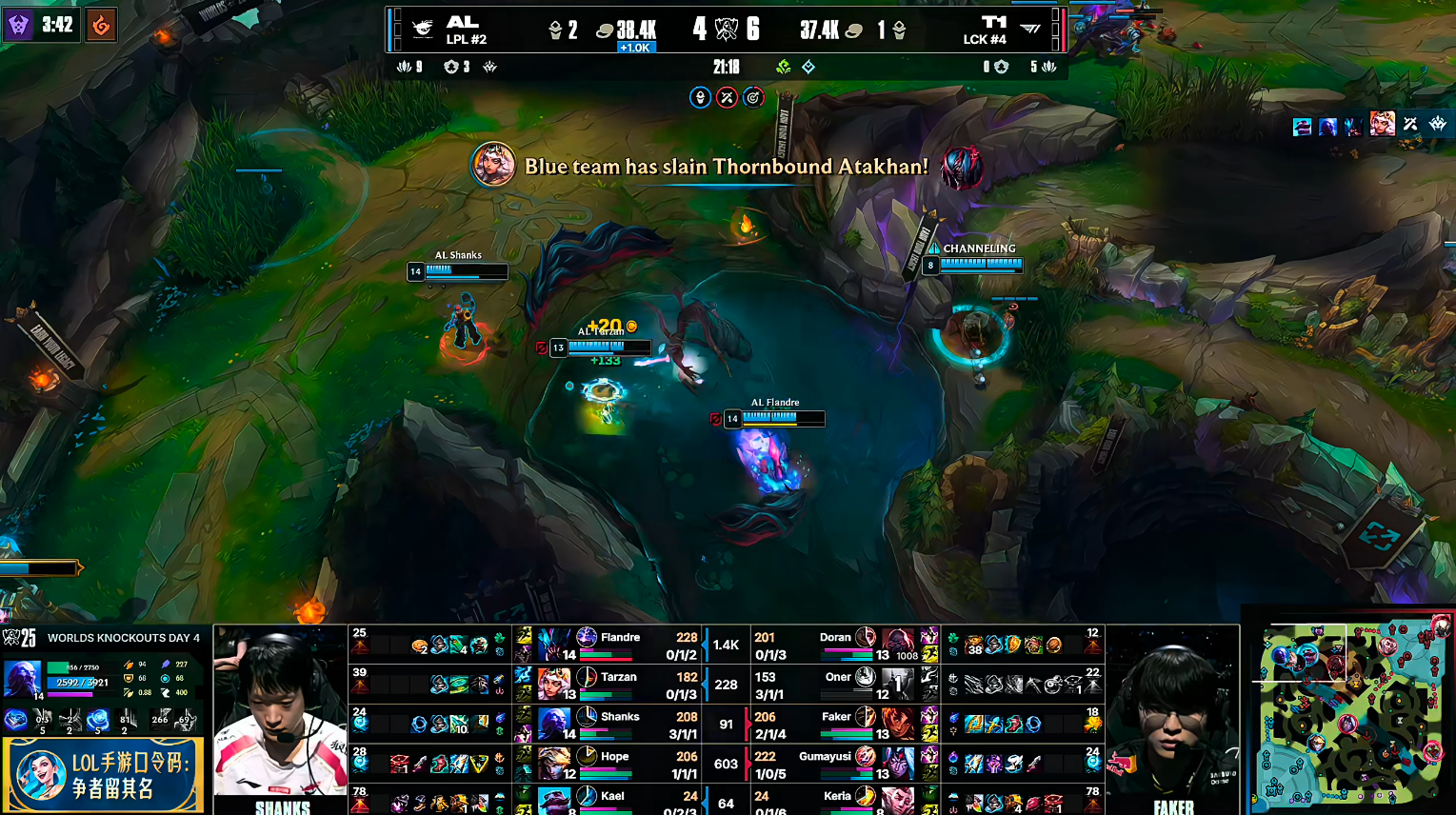This screenshot has height=815, width=1456.
Task: Select Flandre's row in the scoreboard
Action: click(619, 645)
